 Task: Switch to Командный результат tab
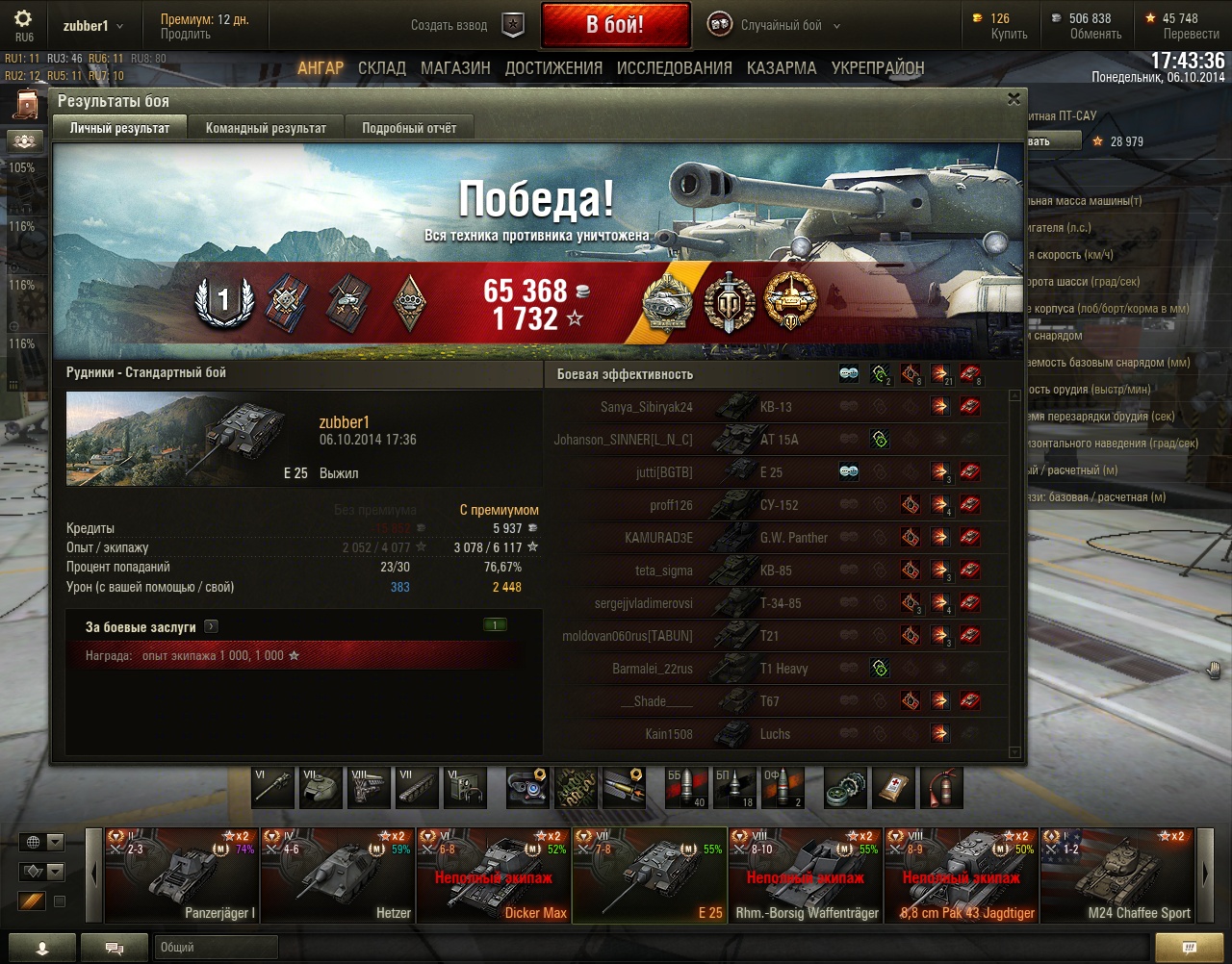tap(266, 128)
